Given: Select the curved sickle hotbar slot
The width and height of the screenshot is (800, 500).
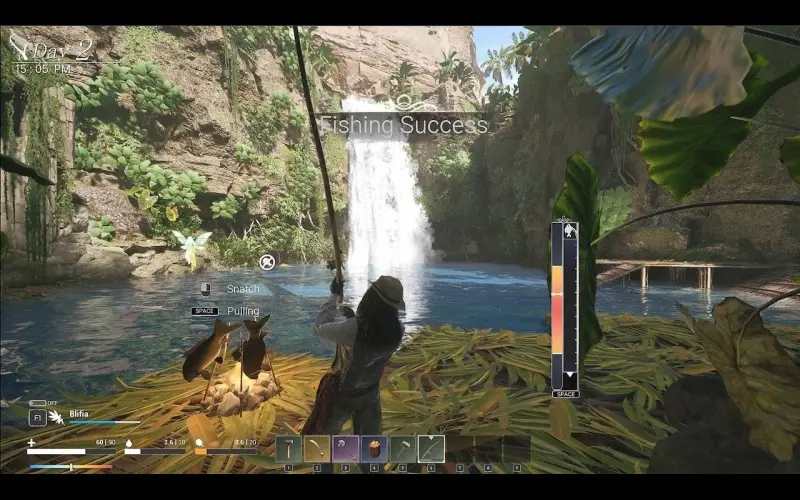Looking at the screenshot, I should tap(317, 449).
